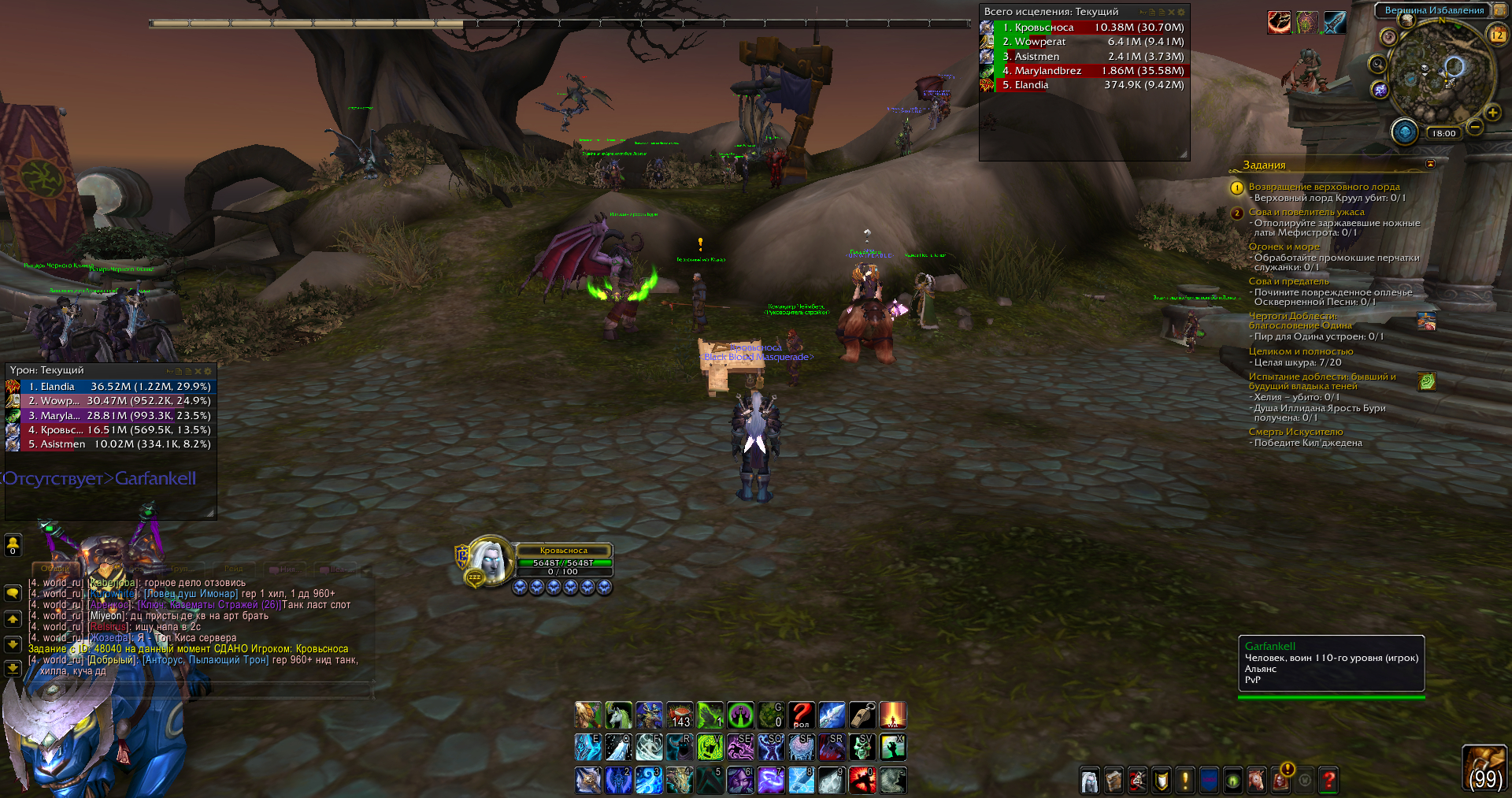
Task: Toggle the minimap tracking magnifier button
Action: click(1377, 65)
